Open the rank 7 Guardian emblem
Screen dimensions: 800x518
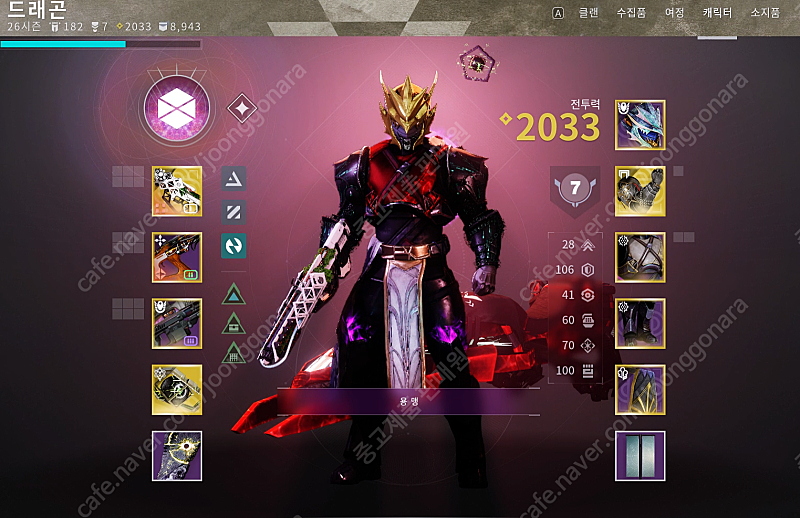[575, 188]
